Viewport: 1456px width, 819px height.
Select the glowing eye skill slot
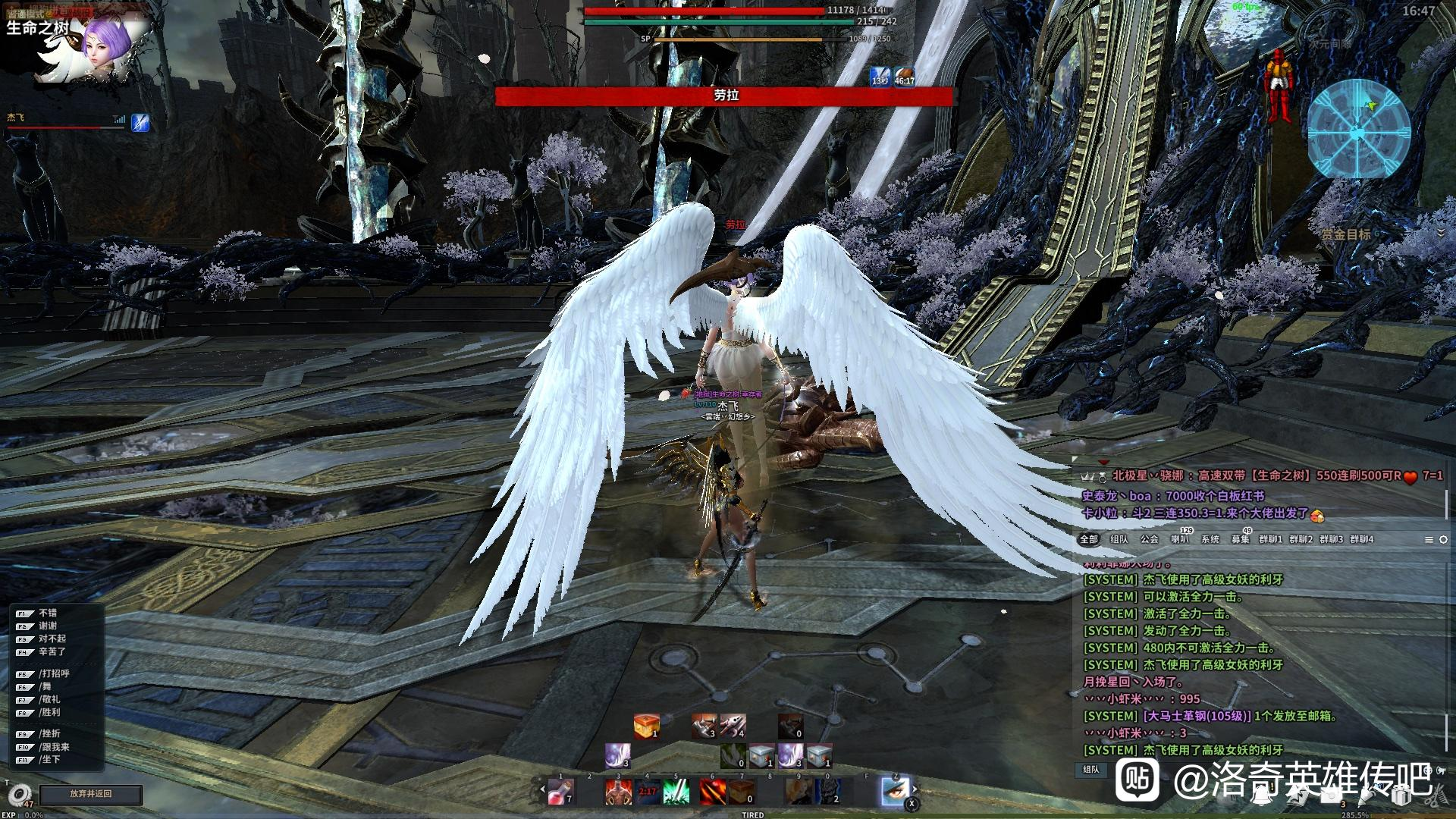tap(895, 791)
